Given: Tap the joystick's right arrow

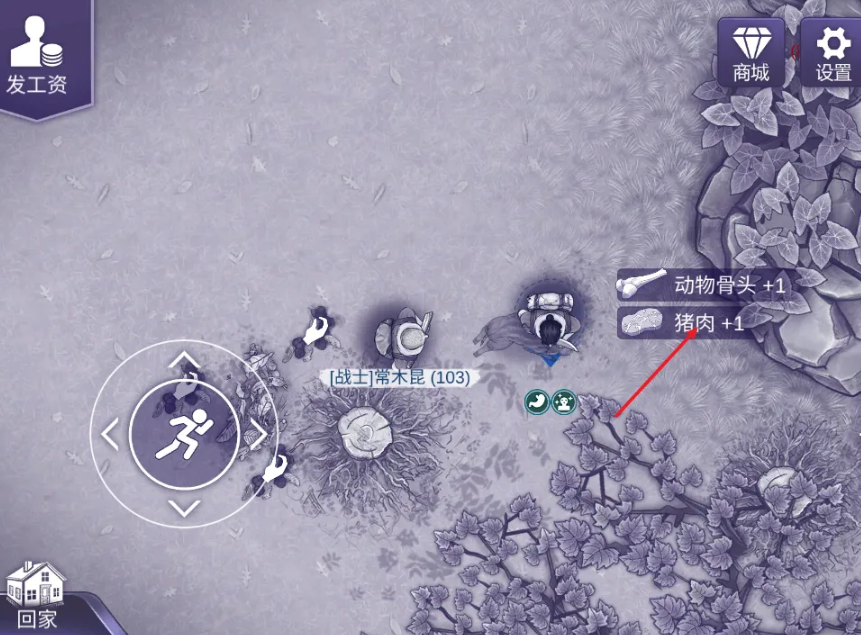Looking at the screenshot, I should pos(257,434).
